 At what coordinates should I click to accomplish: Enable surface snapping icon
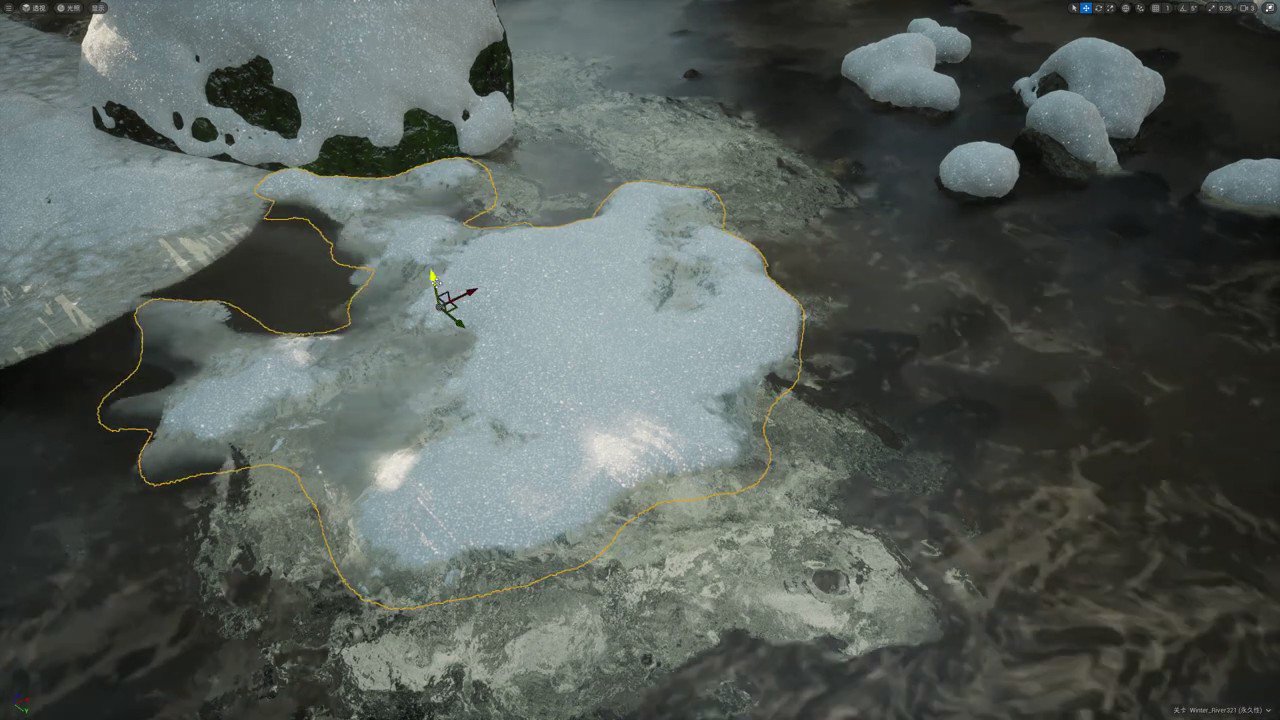(1140, 8)
